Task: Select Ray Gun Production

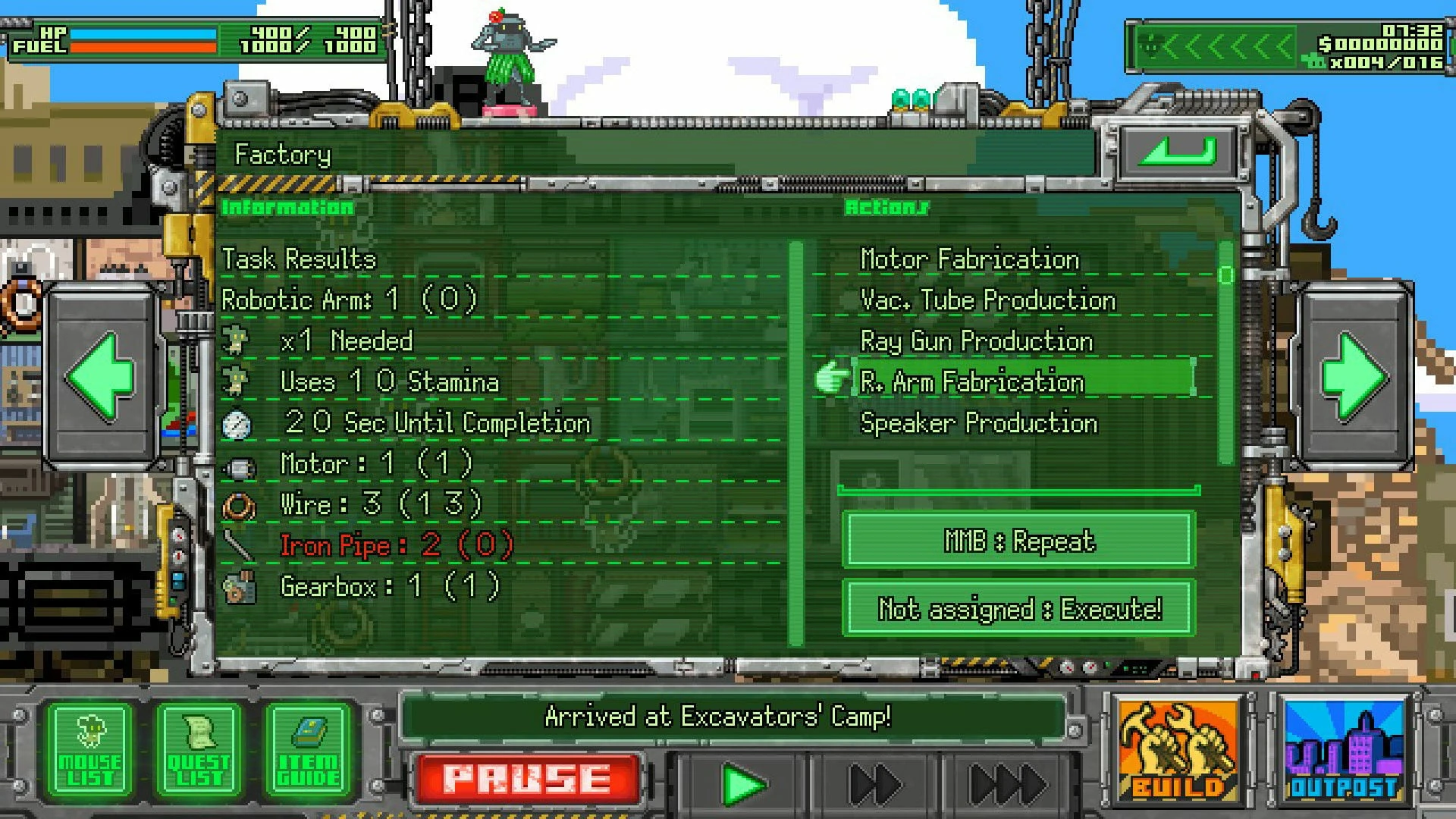Action: coord(977,341)
